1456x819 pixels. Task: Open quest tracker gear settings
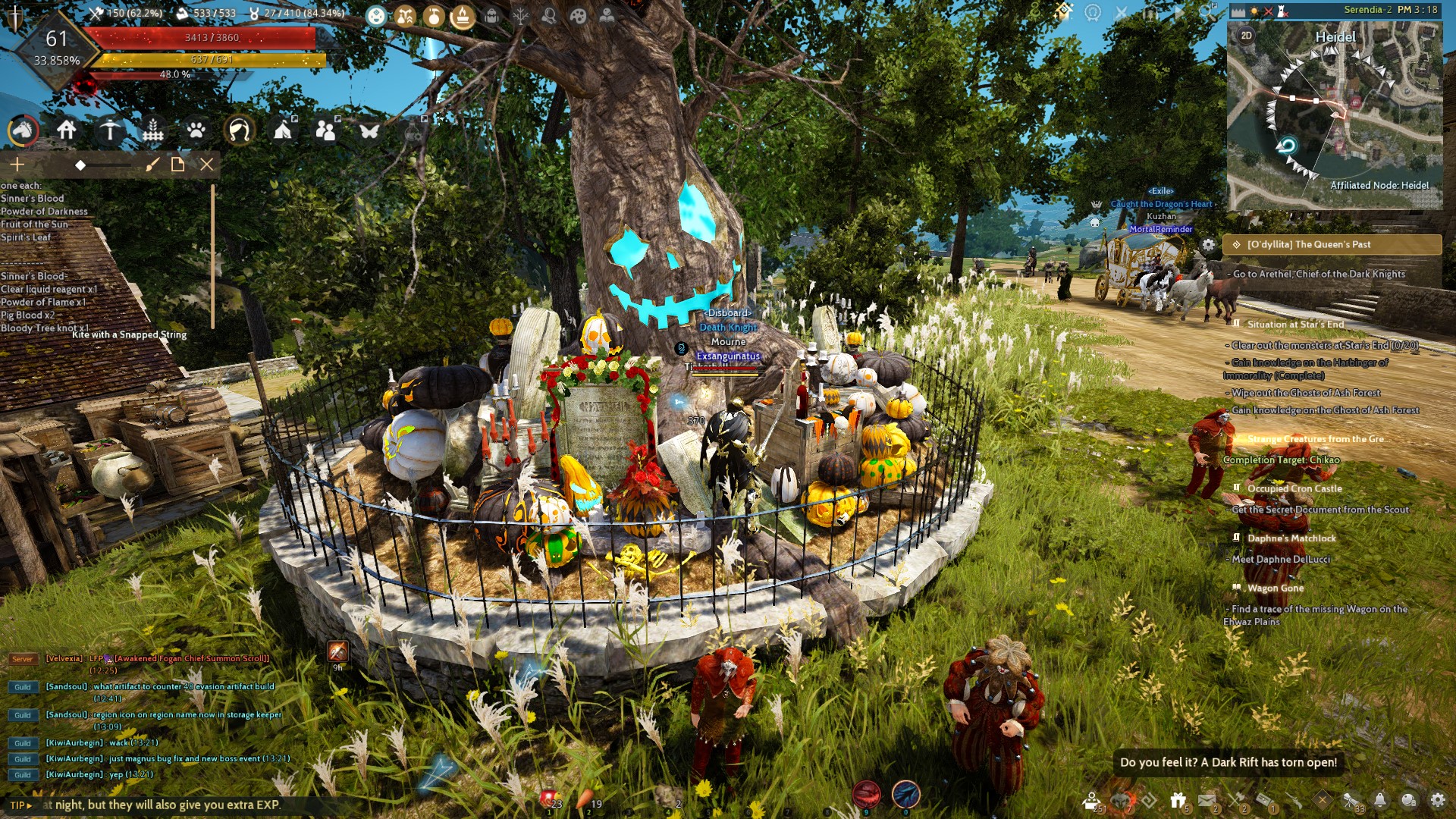point(1208,245)
